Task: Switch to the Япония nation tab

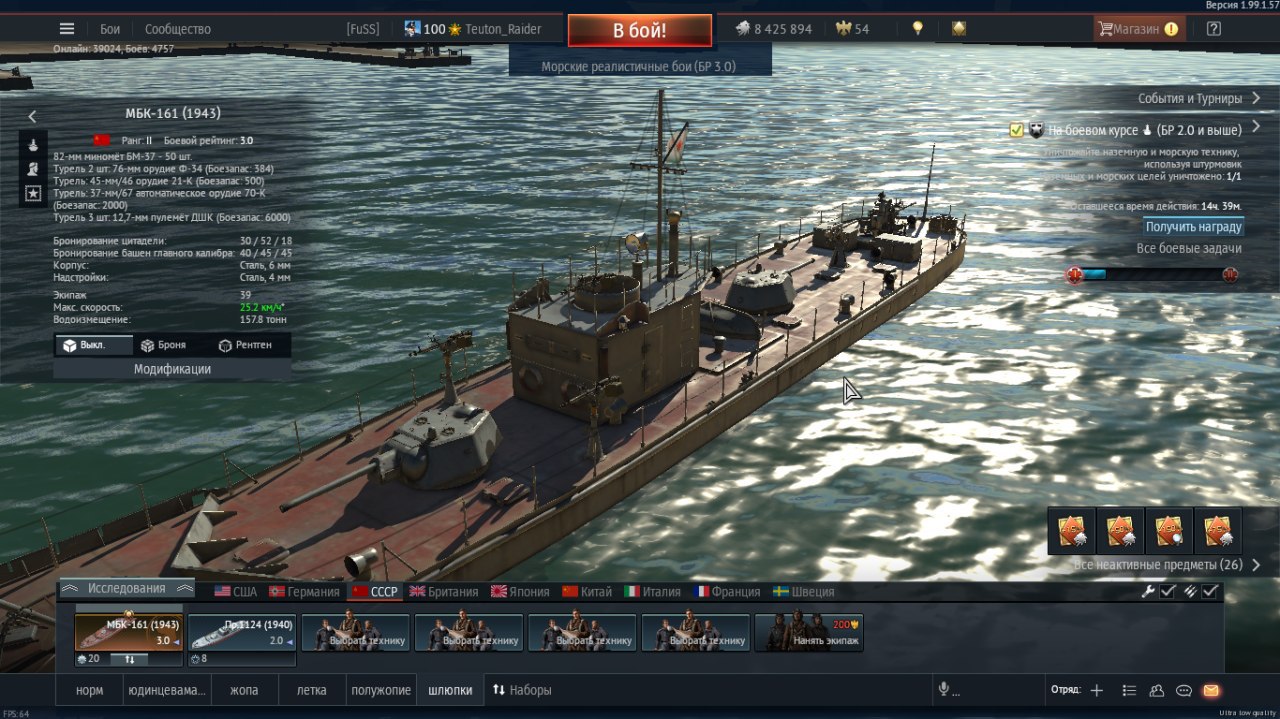Action: click(520, 591)
